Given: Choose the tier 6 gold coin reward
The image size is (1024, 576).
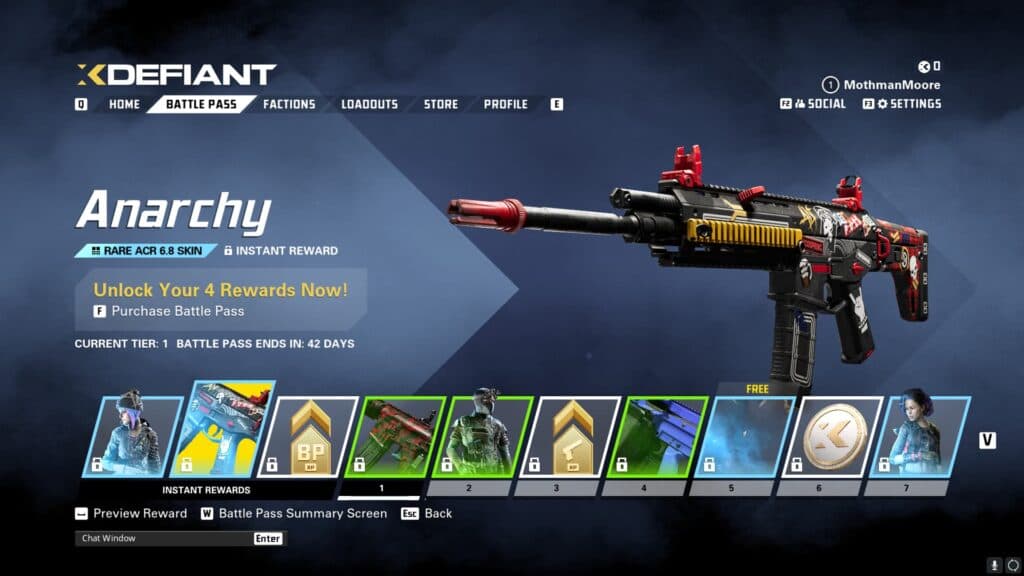Looking at the screenshot, I should 838,436.
